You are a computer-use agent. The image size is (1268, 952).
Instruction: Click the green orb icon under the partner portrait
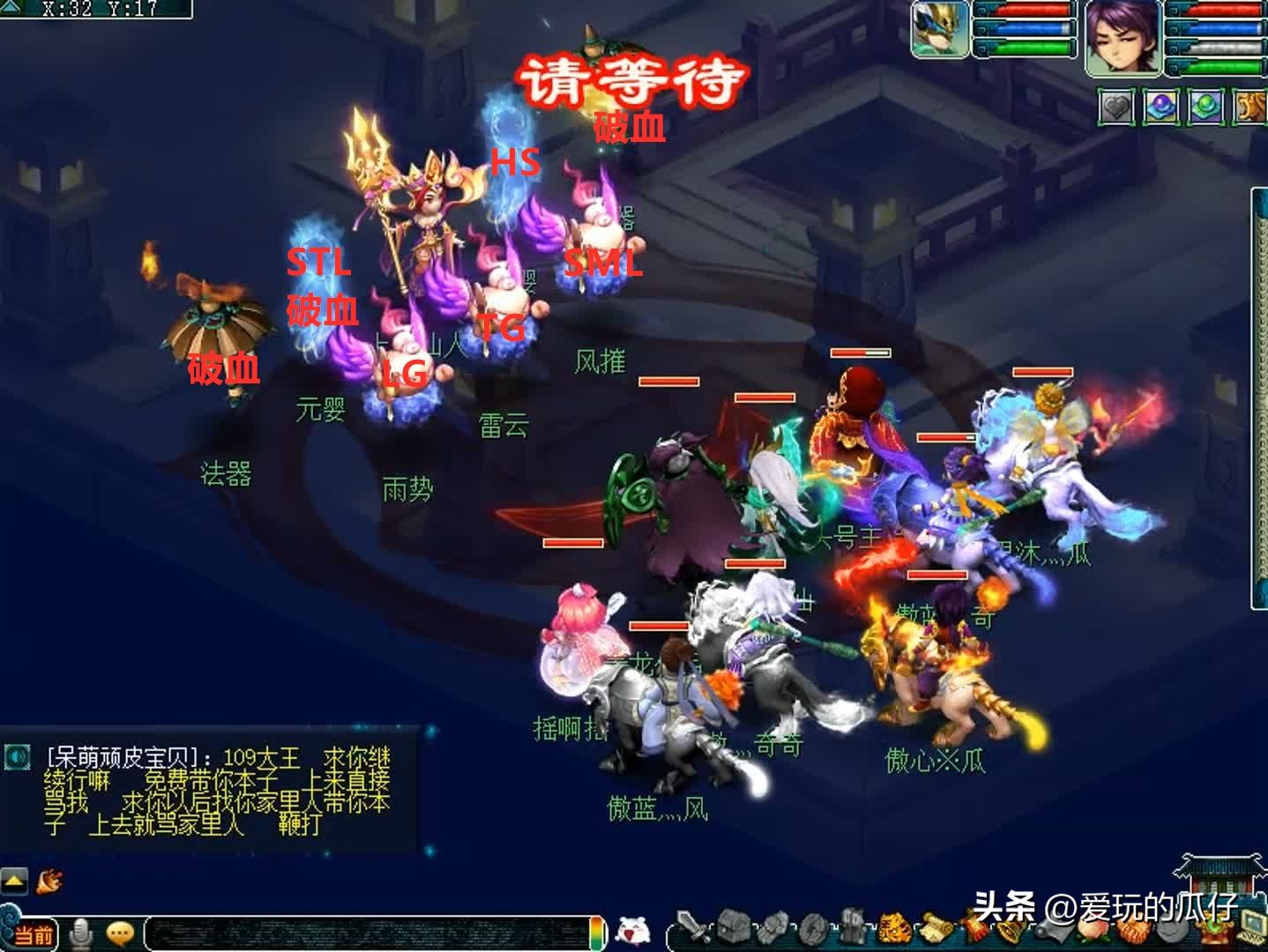tap(1205, 105)
